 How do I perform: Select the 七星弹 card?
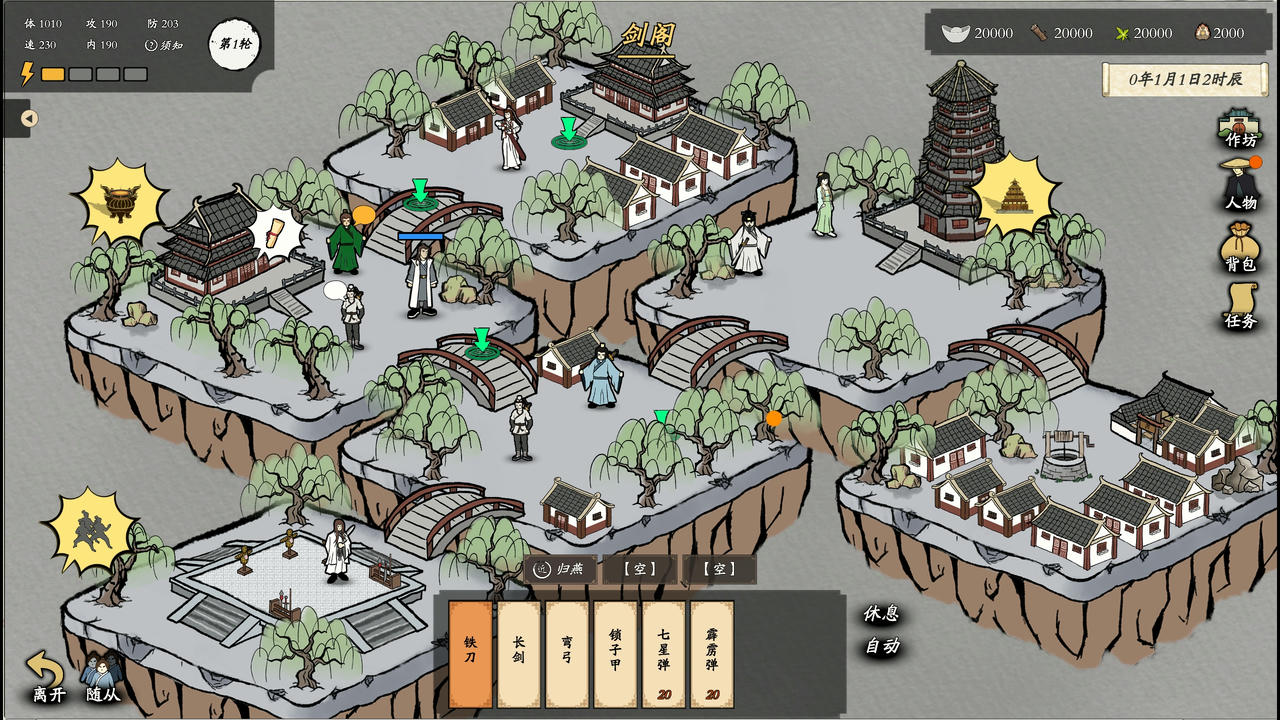pos(663,654)
